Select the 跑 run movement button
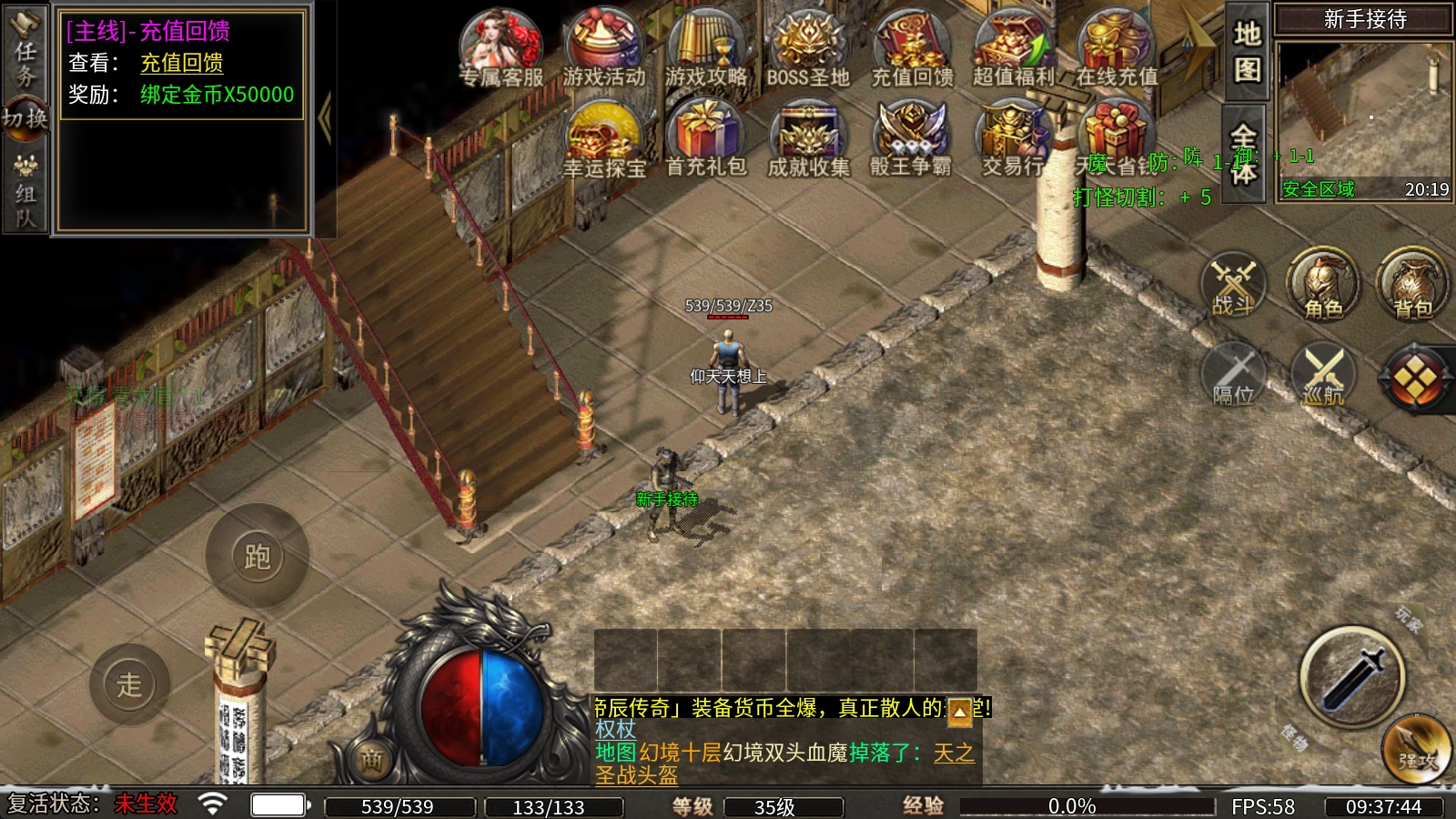Screen dimensions: 1456x819 pos(257,555)
